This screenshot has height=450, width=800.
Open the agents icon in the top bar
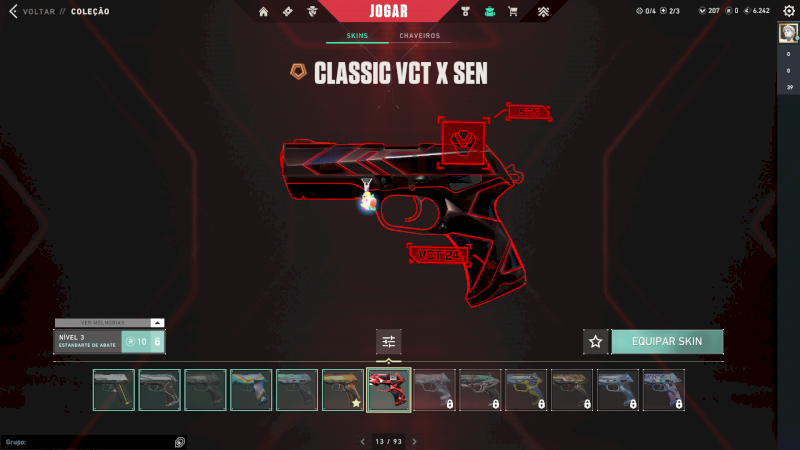pyautogui.click(x=313, y=12)
